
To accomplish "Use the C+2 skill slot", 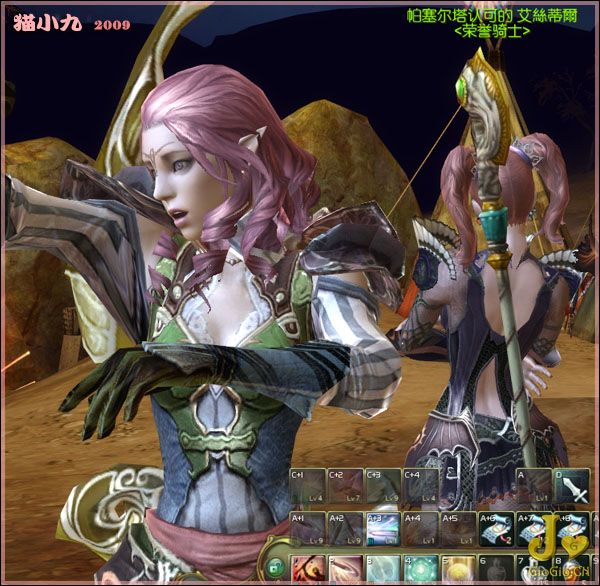I will pos(345,485).
